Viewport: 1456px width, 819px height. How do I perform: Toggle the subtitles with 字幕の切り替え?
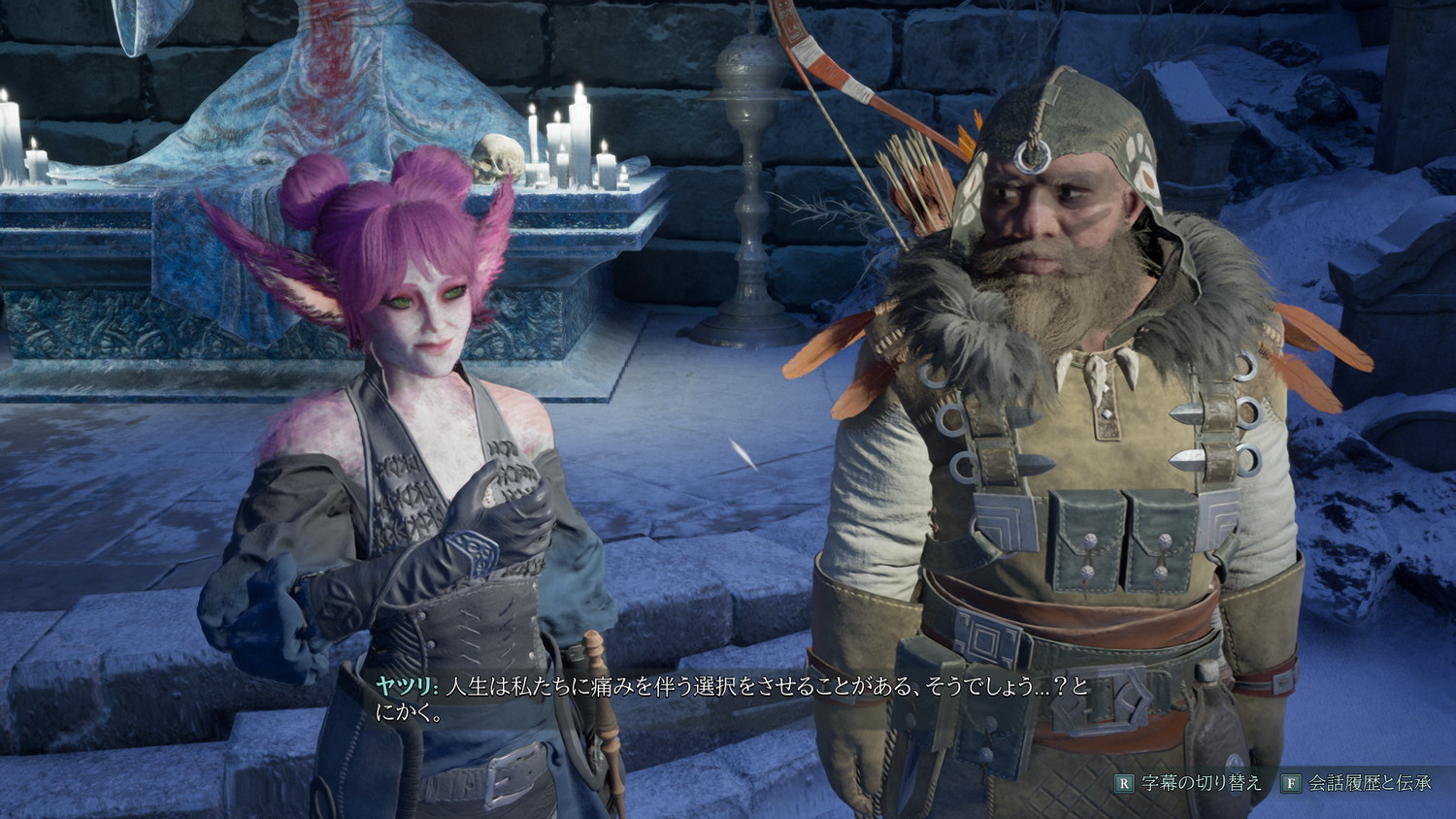pos(1189,783)
